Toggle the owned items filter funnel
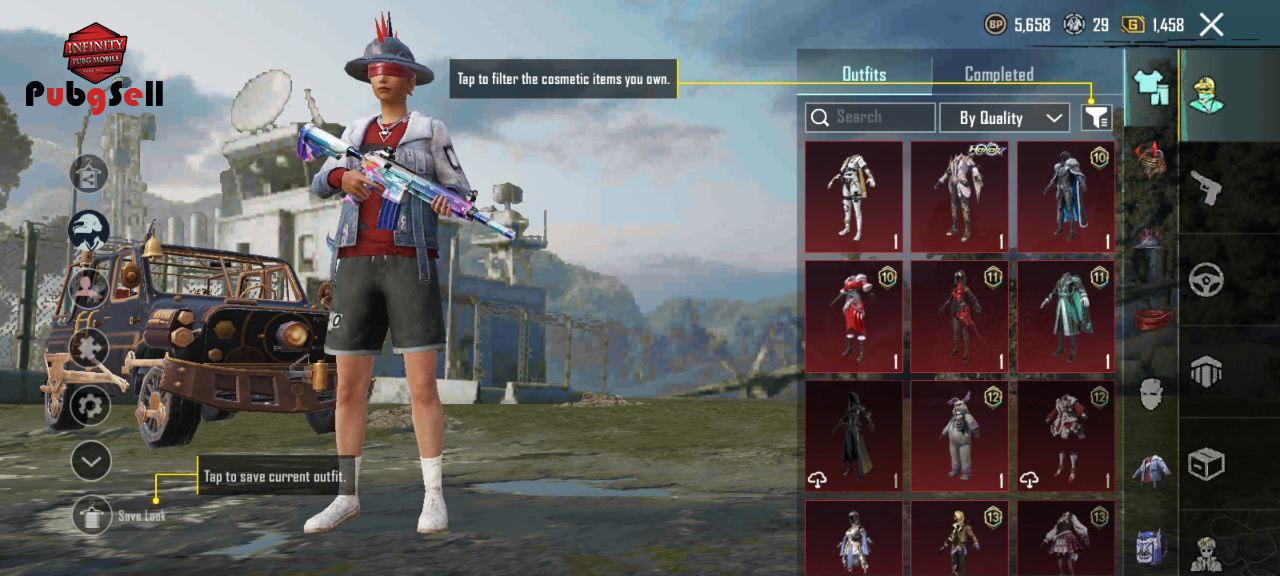This screenshot has width=1280, height=576. coord(1096,118)
